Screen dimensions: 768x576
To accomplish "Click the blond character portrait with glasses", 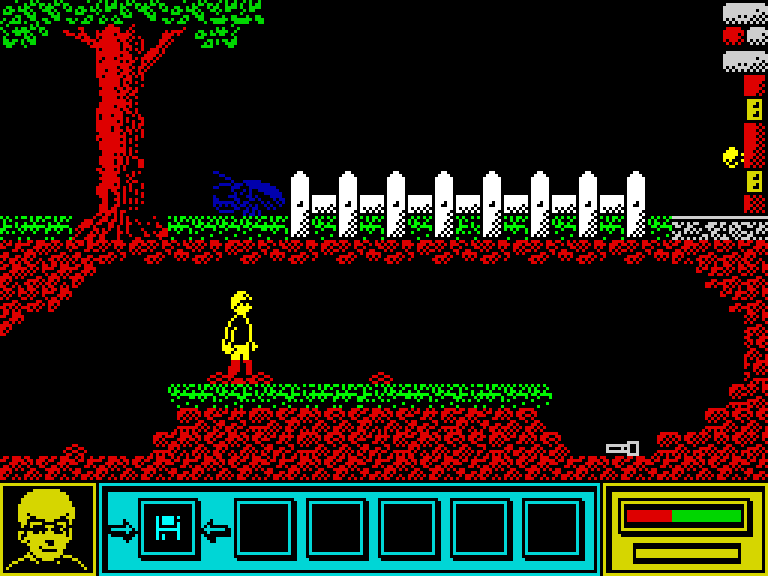I will pos(47,529).
